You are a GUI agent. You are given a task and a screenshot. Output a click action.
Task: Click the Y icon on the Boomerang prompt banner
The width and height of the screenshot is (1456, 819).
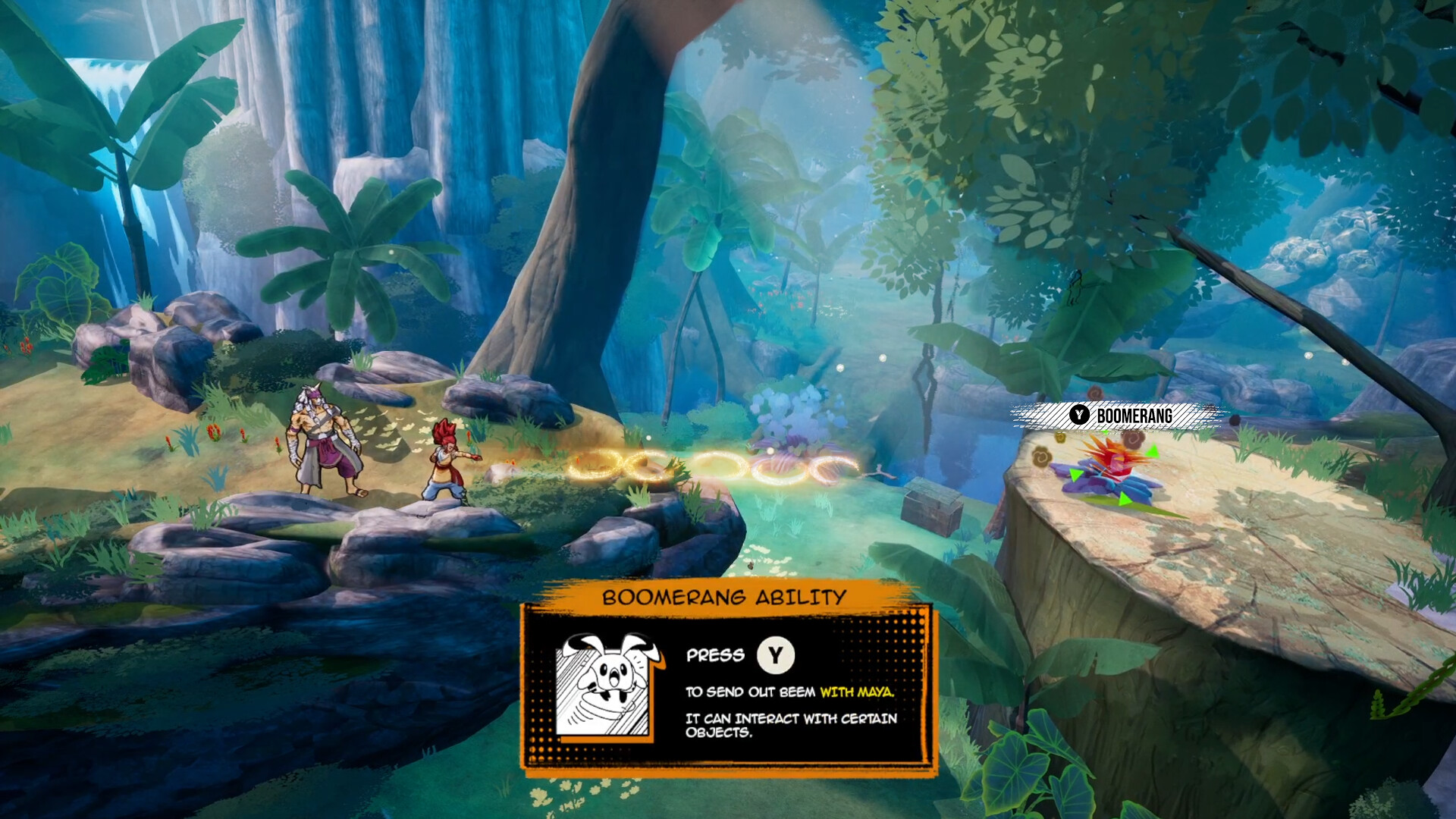[x=1079, y=415]
